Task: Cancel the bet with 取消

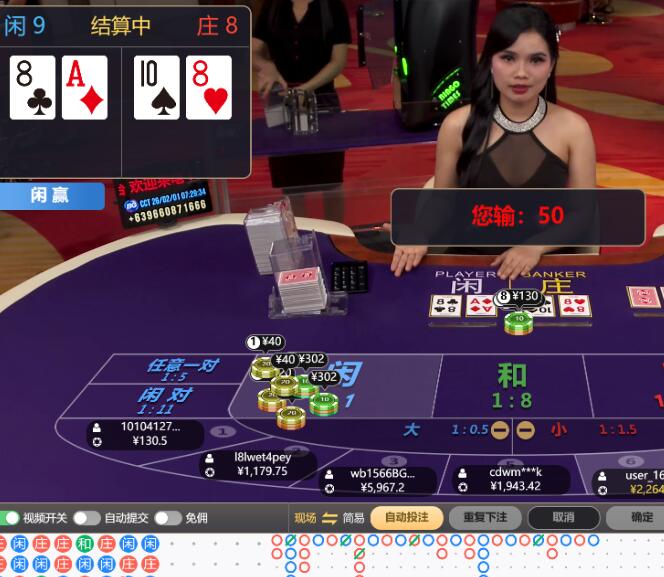Action: click(564, 518)
